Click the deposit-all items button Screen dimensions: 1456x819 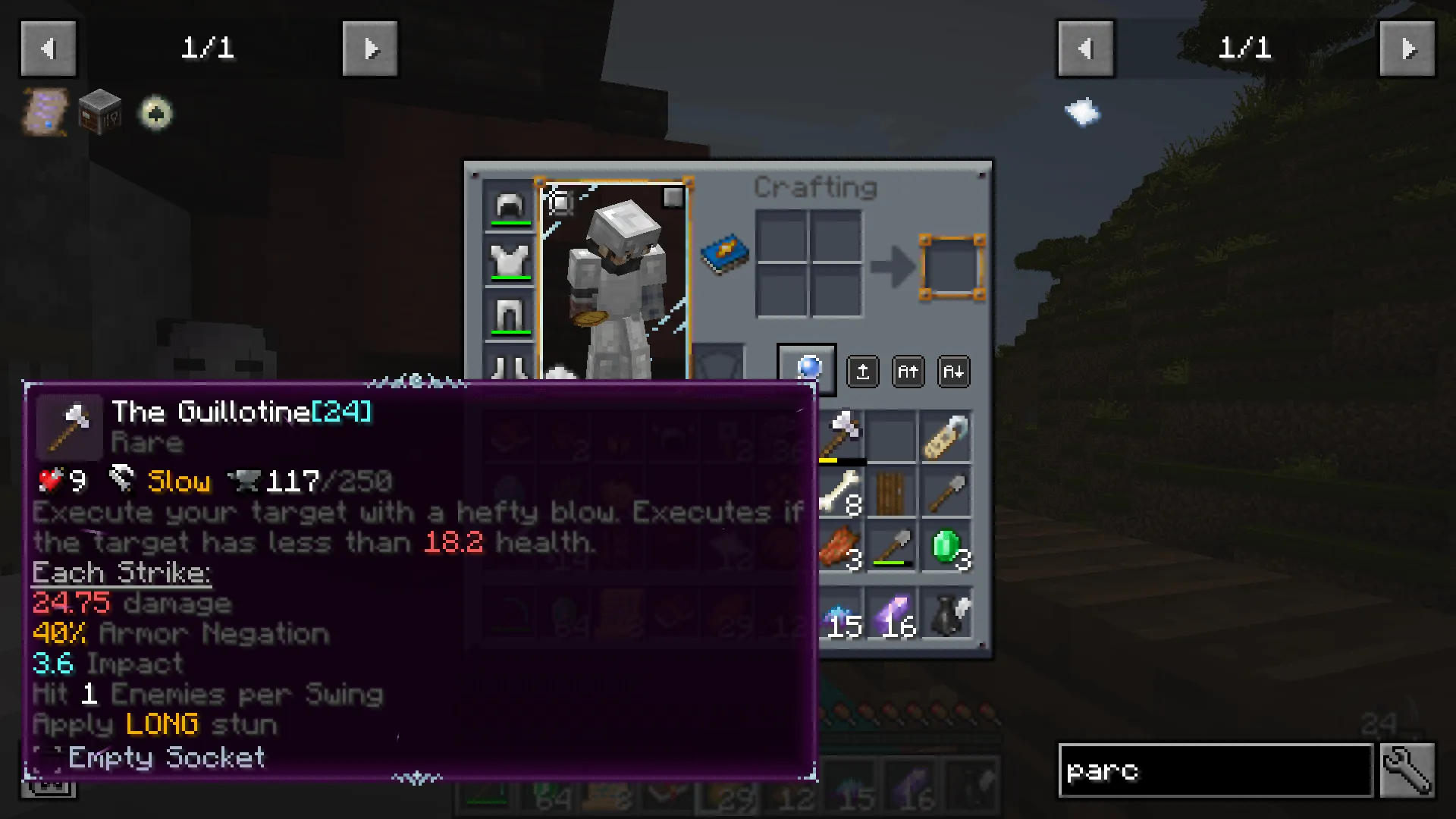pyautogui.click(x=862, y=372)
